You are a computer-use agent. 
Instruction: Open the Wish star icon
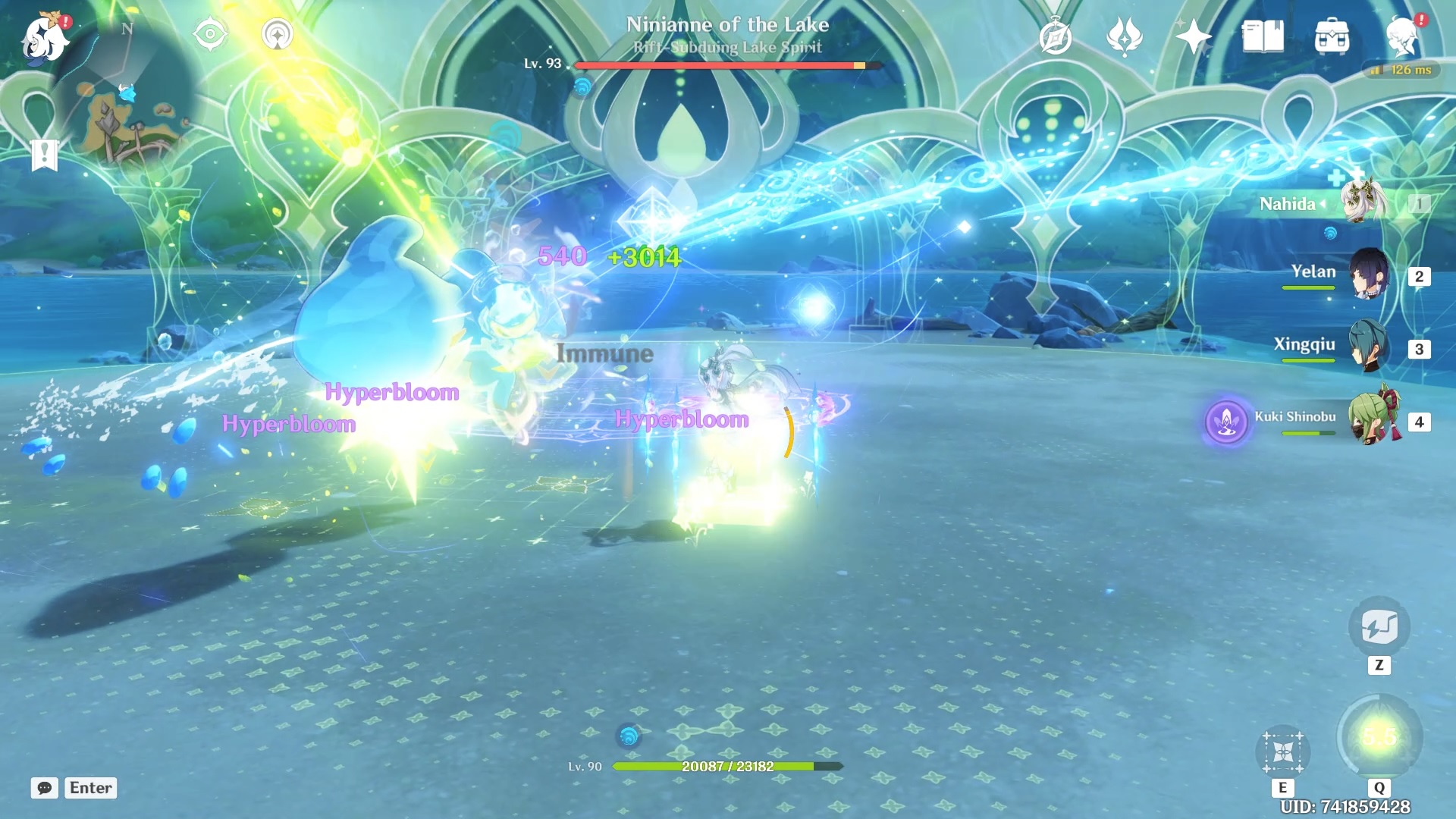tap(1193, 36)
